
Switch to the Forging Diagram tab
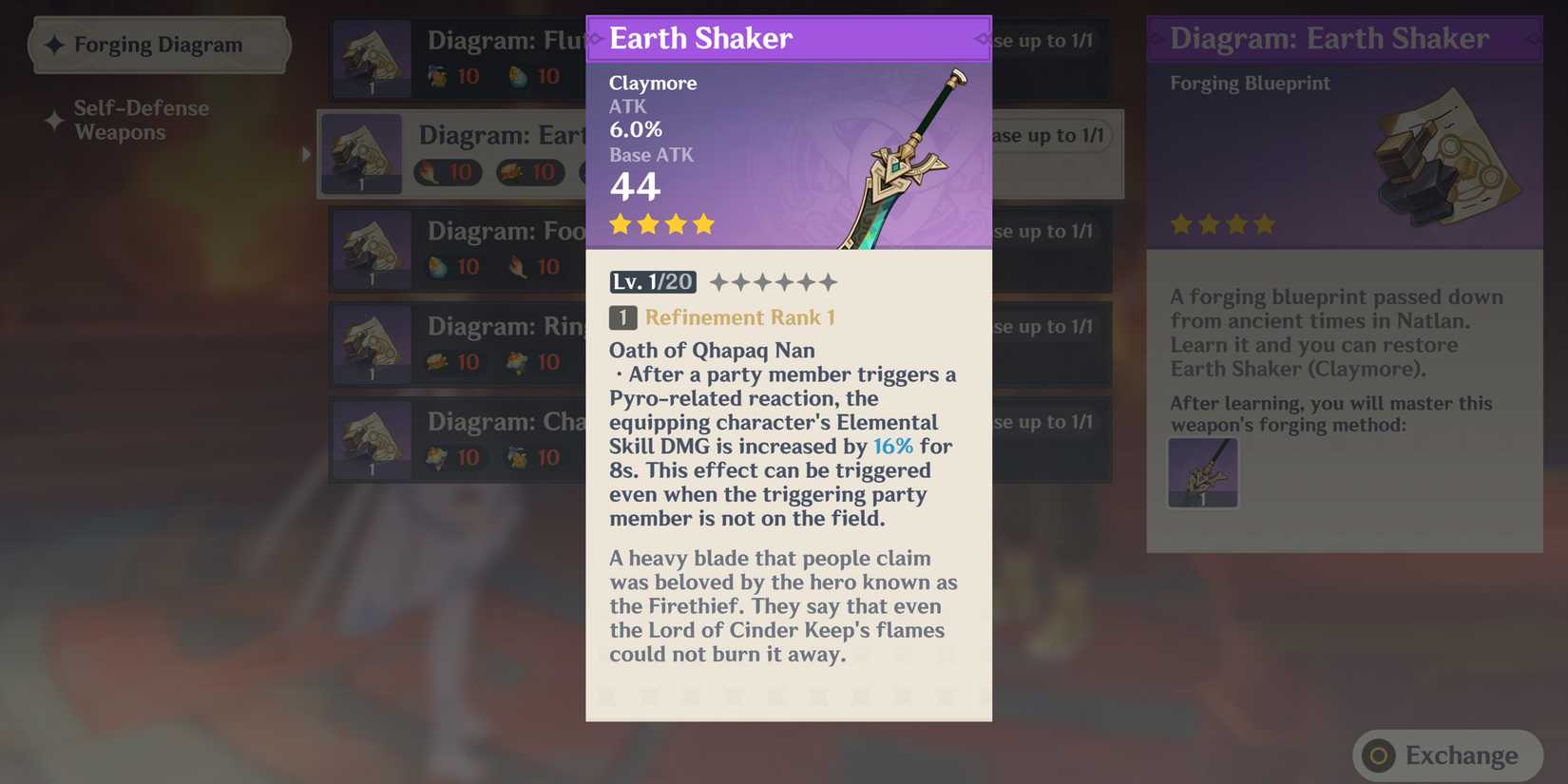coord(159,44)
